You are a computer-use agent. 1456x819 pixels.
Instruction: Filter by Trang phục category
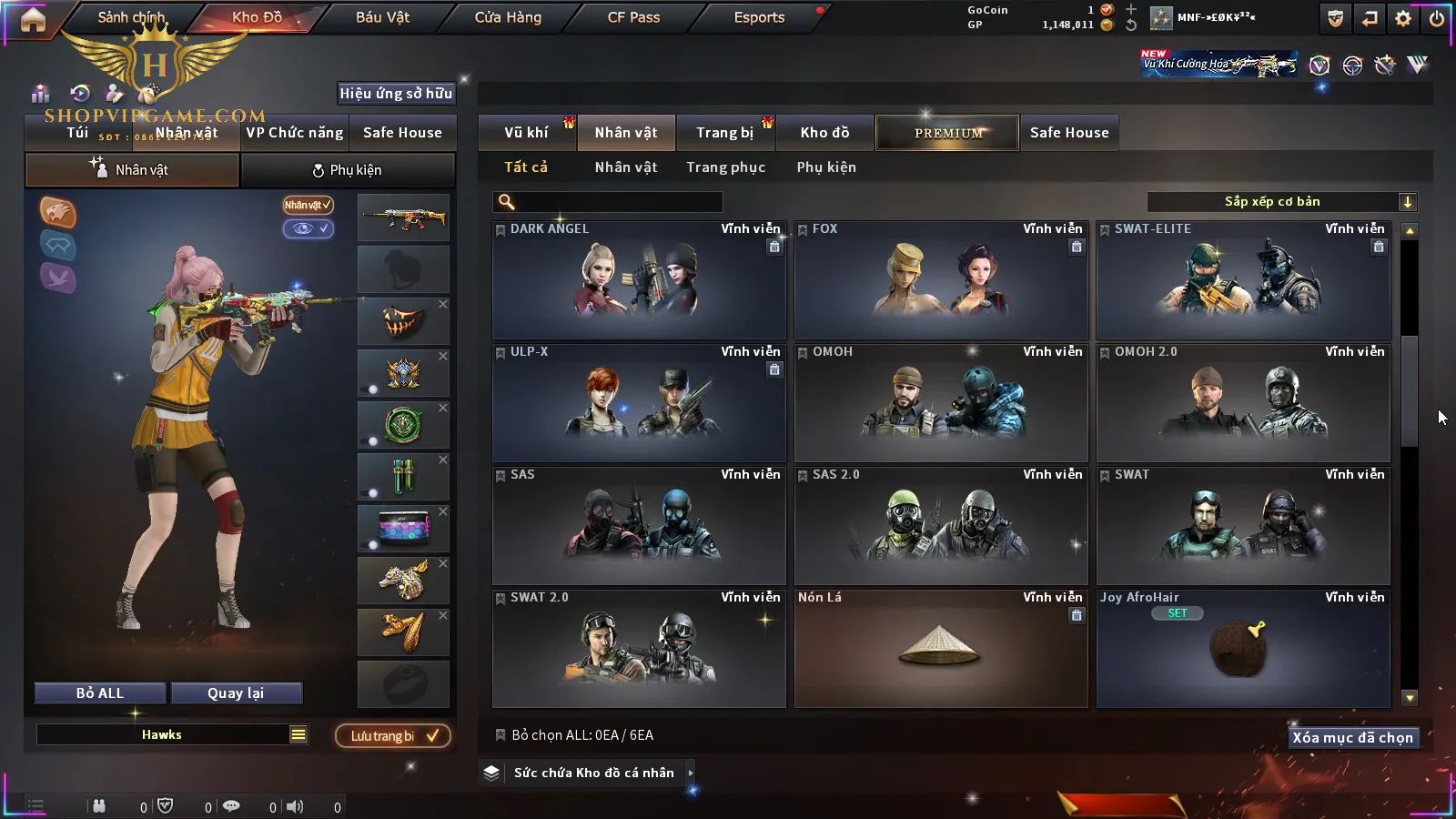725,167
